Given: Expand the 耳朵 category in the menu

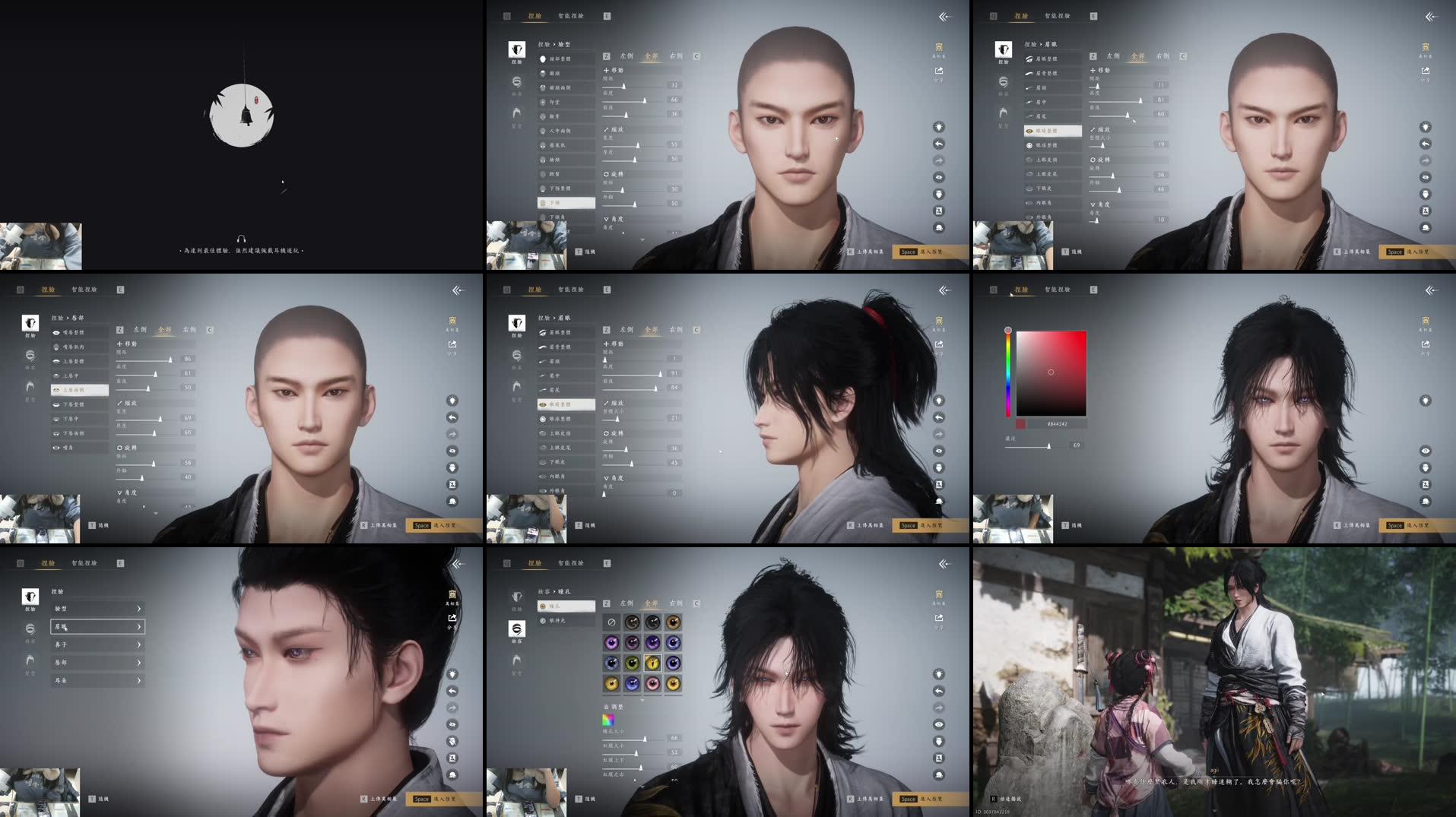Looking at the screenshot, I should (x=97, y=680).
